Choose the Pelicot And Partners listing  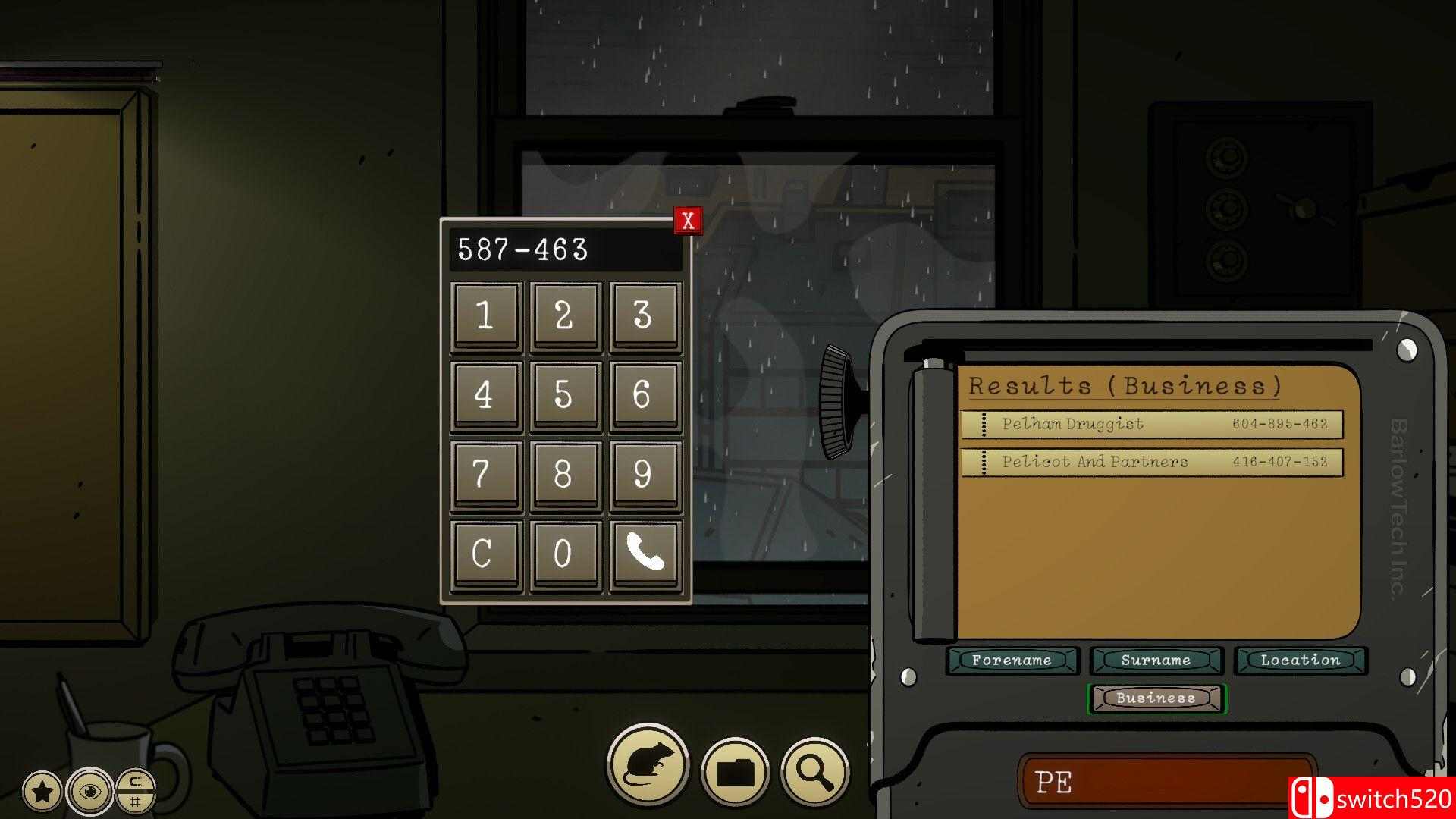(x=1151, y=462)
